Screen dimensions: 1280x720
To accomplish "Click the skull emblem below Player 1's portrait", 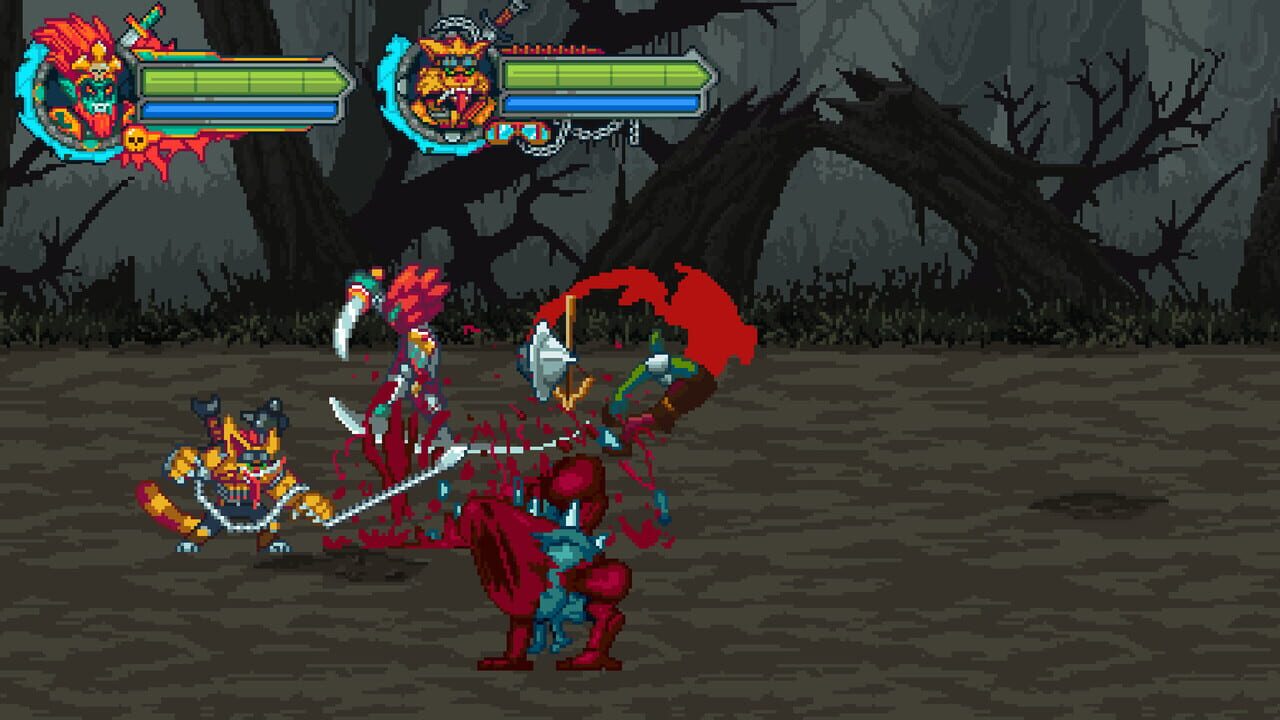I will (138, 138).
